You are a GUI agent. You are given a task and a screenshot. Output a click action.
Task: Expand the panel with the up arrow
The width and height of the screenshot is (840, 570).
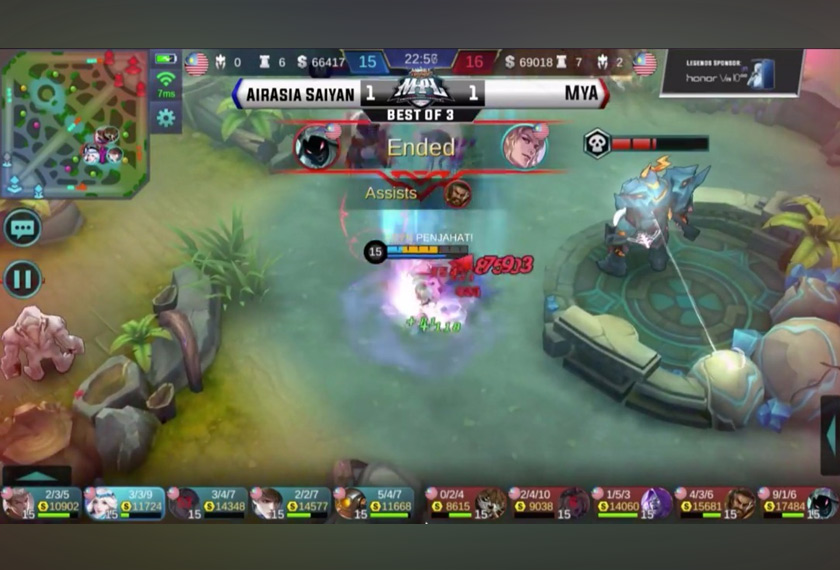pyautogui.click(x=36, y=477)
